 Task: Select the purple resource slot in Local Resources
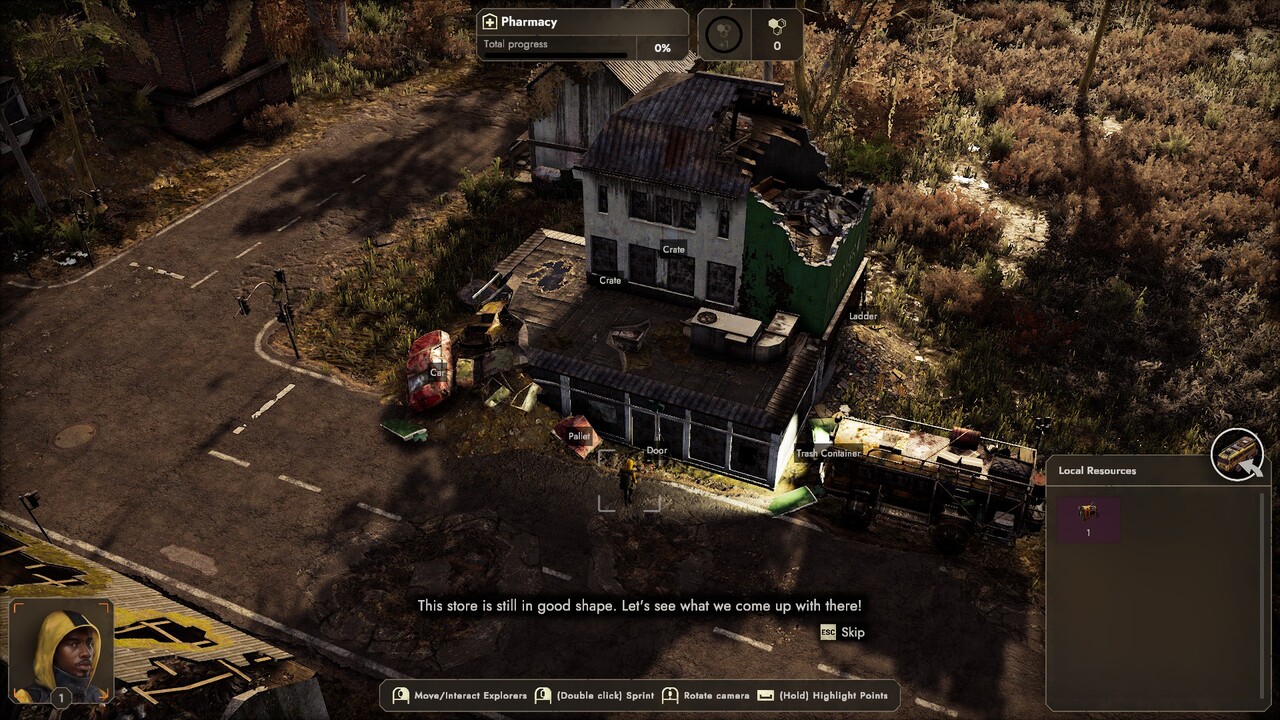click(x=1088, y=519)
